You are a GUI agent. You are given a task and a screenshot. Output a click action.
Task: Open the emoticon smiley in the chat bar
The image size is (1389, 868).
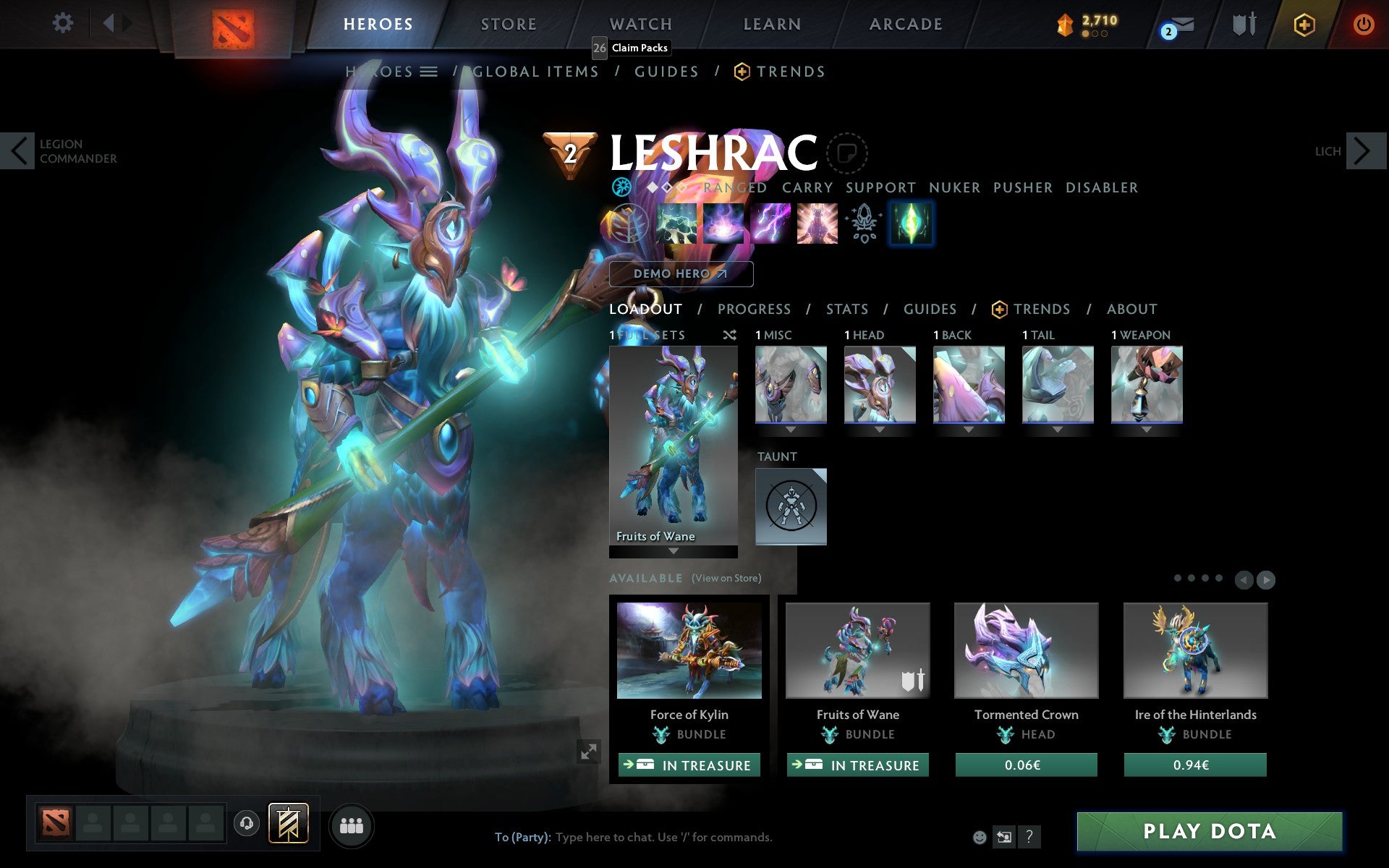tap(980, 838)
